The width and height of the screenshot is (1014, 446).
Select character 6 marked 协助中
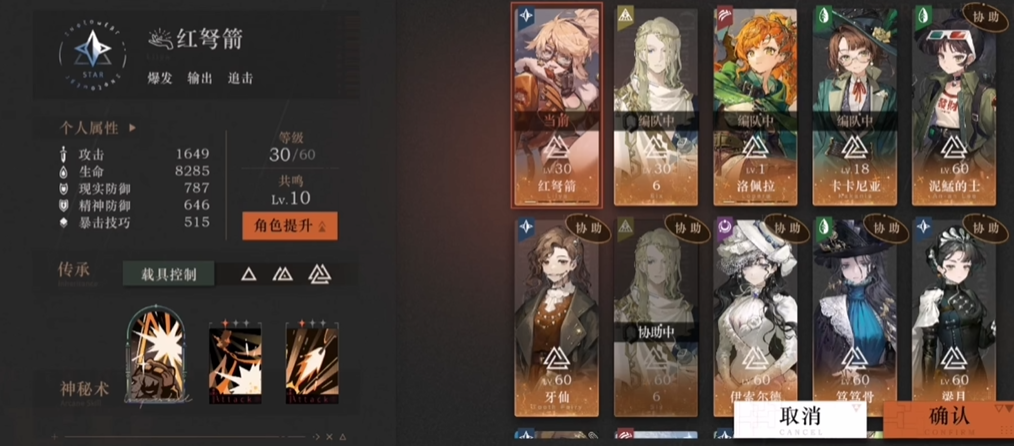(655, 315)
